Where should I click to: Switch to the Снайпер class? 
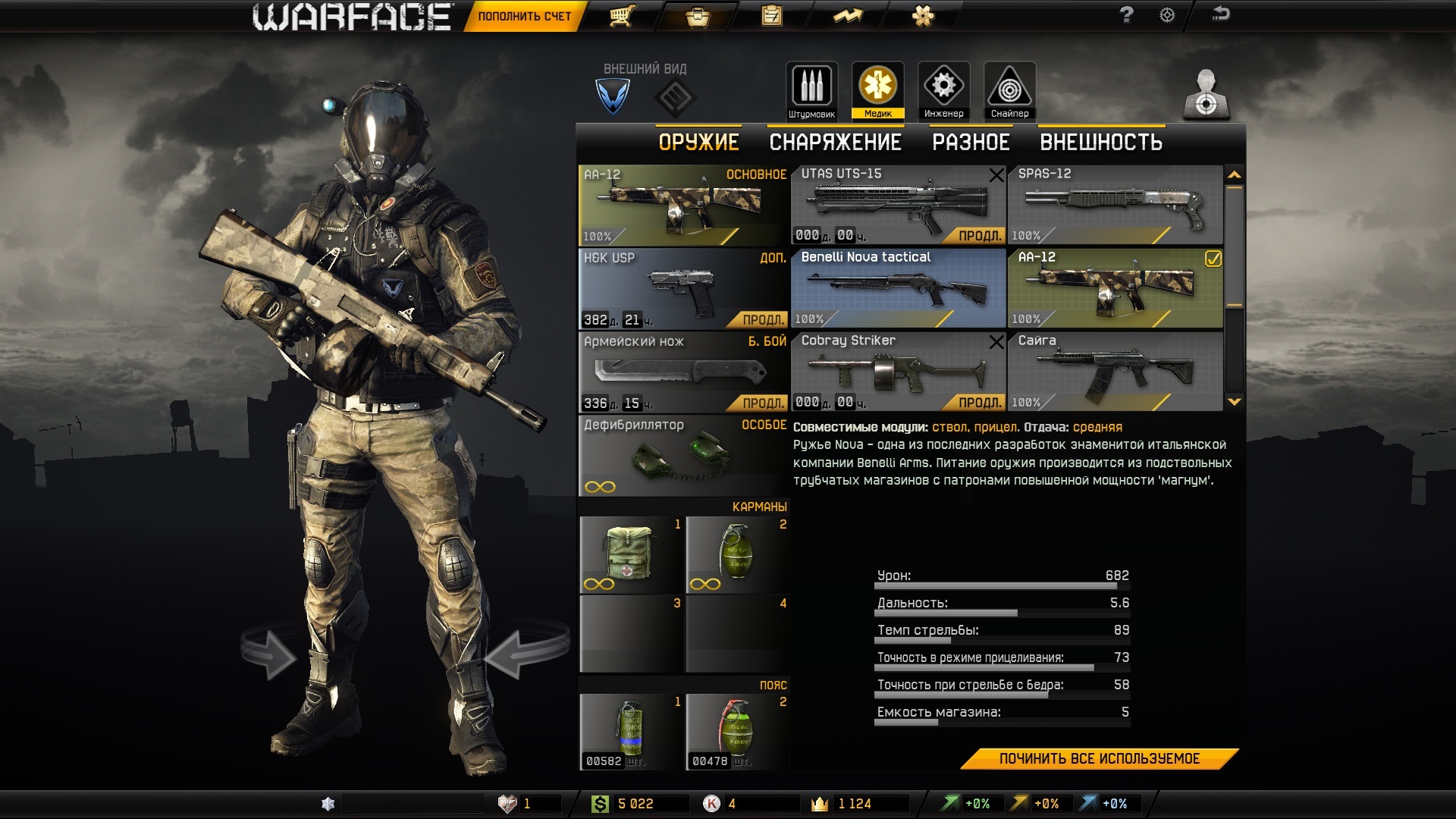point(1009,91)
